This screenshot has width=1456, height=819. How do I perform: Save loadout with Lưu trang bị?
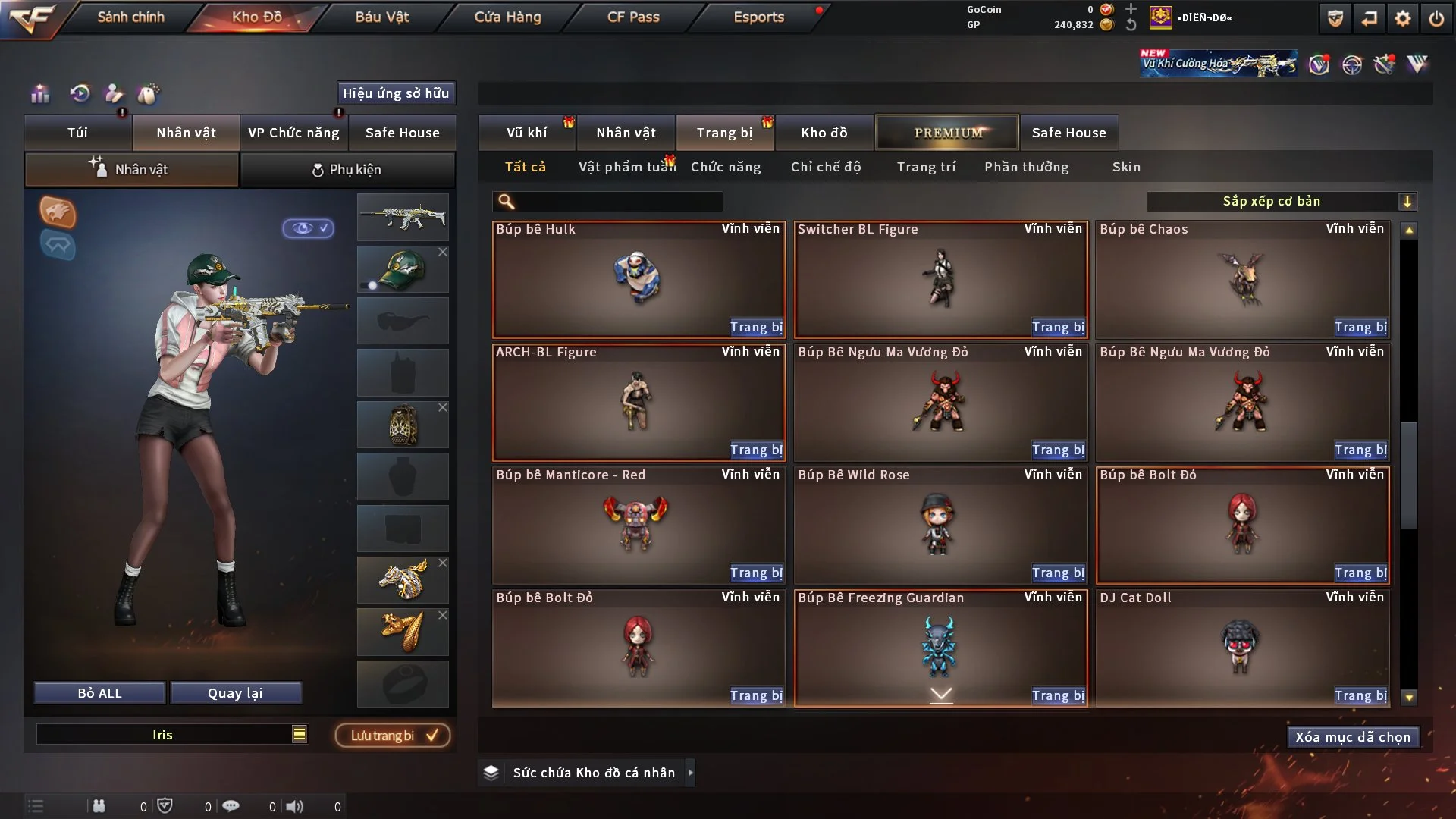click(393, 736)
